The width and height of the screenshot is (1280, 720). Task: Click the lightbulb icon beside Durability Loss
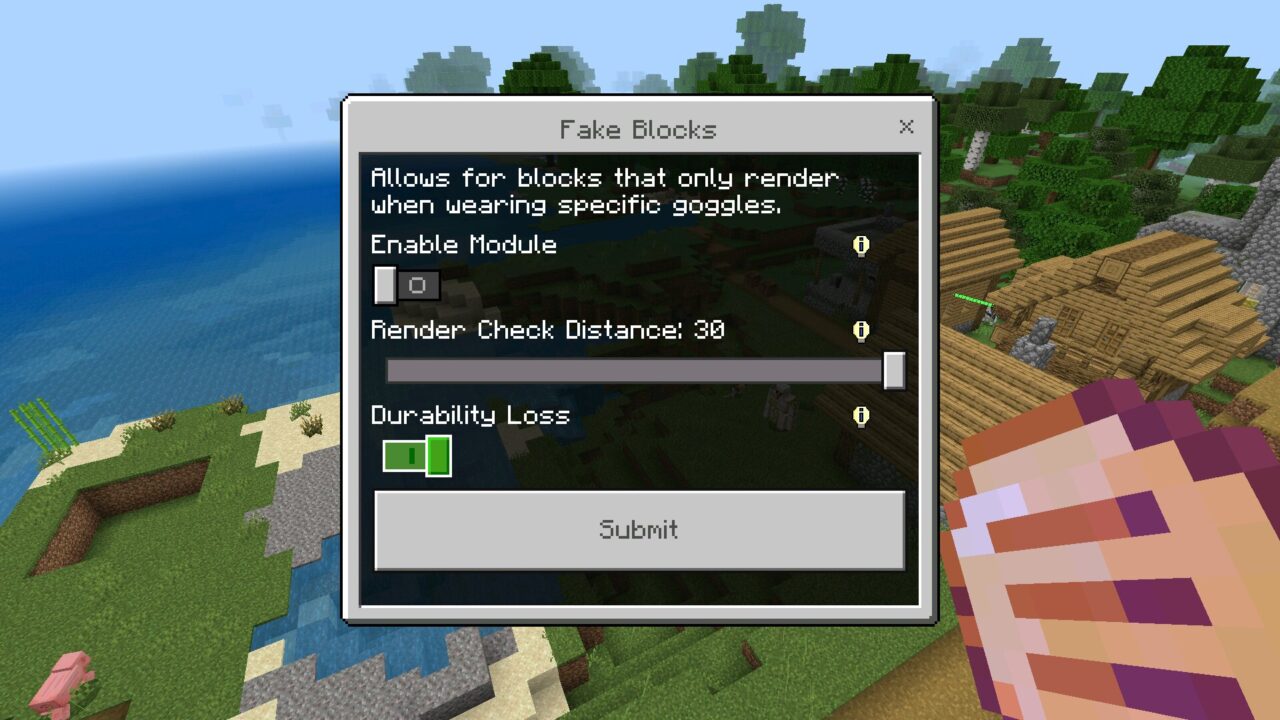(x=861, y=416)
